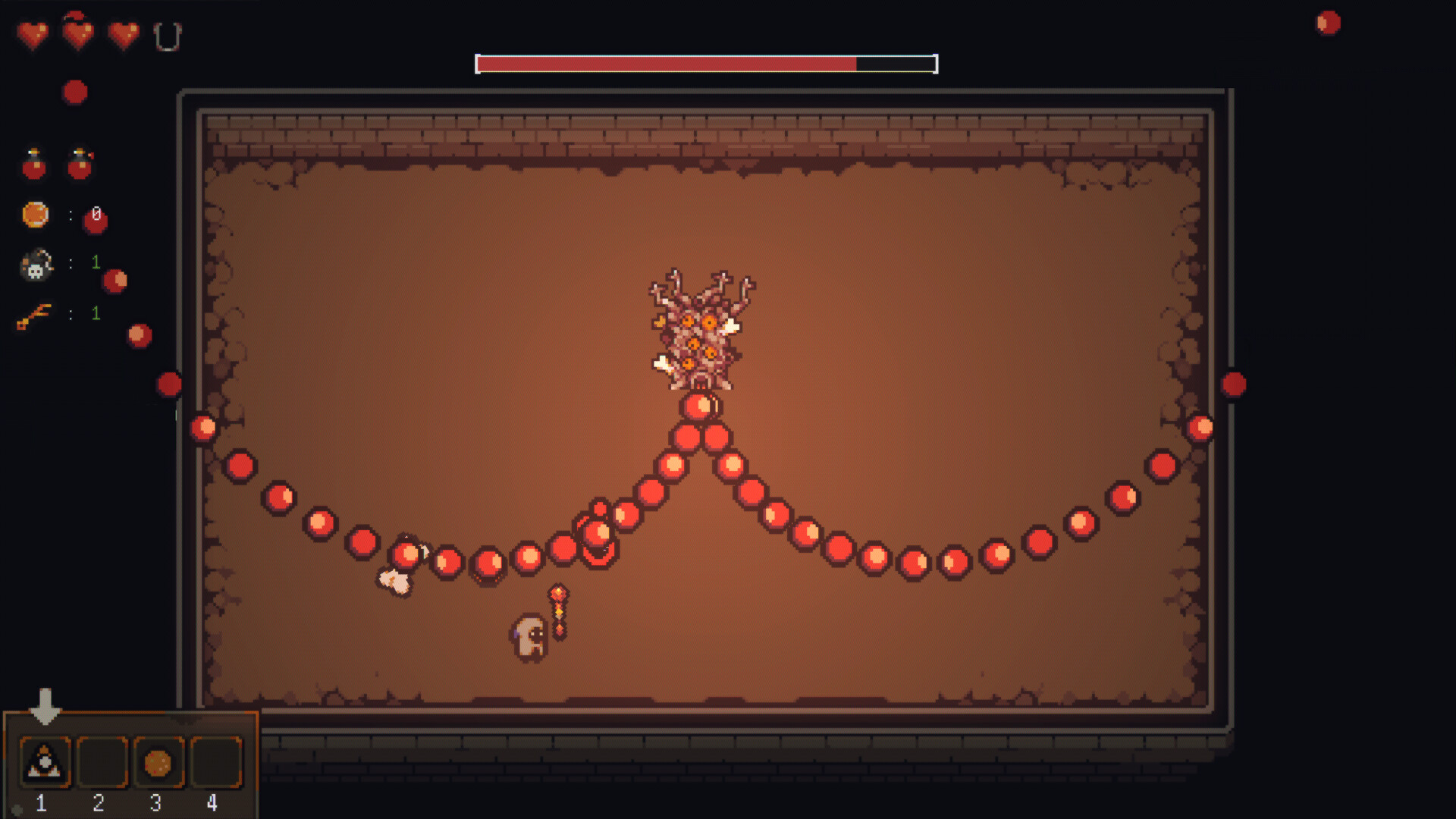Select the right red health potion
This screenshot has width=1456, height=819.
click(x=79, y=162)
